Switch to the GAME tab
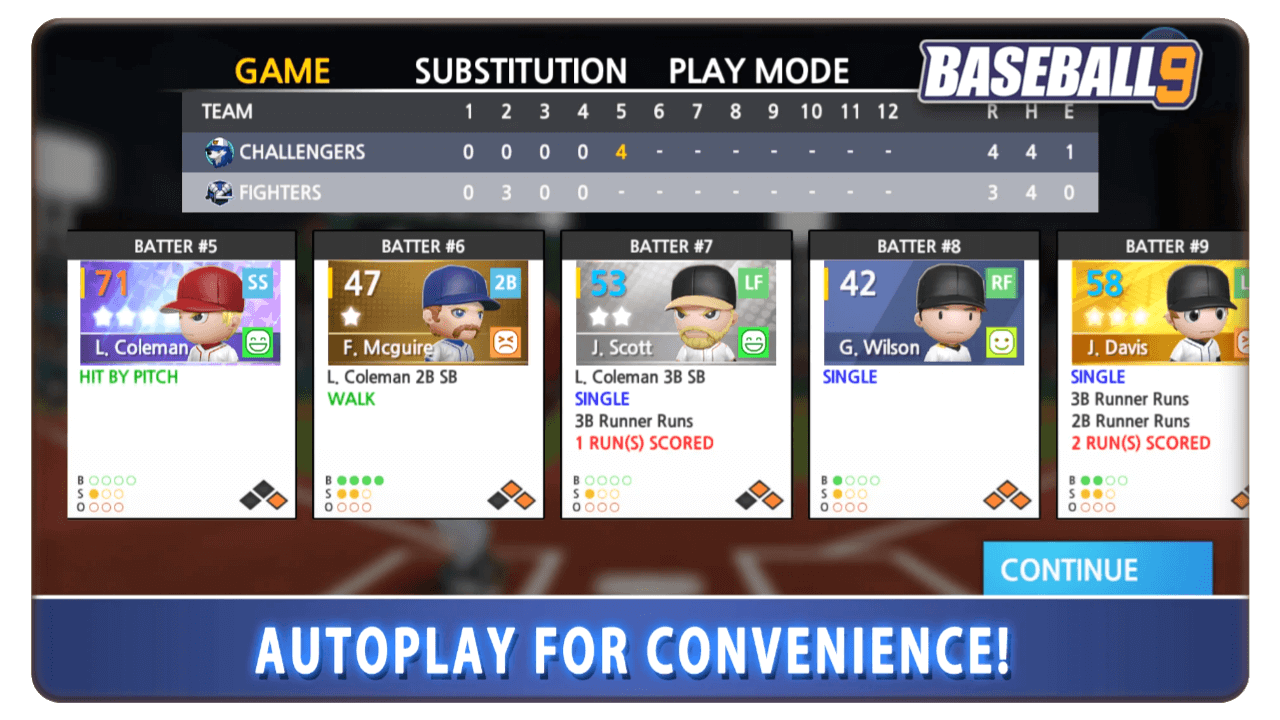This screenshot has height=720, width=1280. pos(282,71)
